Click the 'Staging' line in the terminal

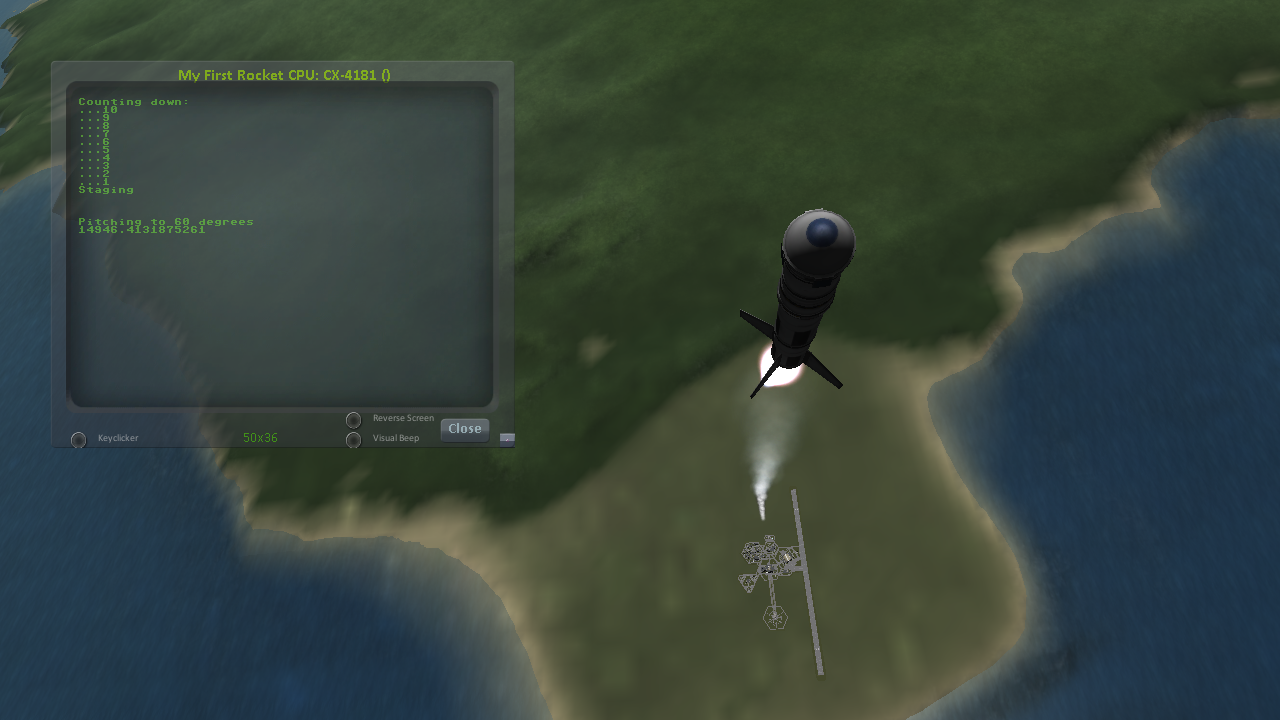click(x=105, y=188)
